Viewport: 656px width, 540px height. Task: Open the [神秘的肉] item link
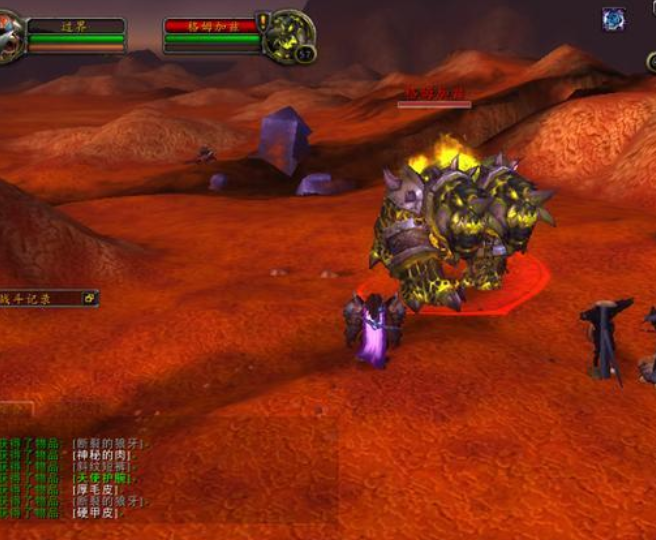point(103,455)
